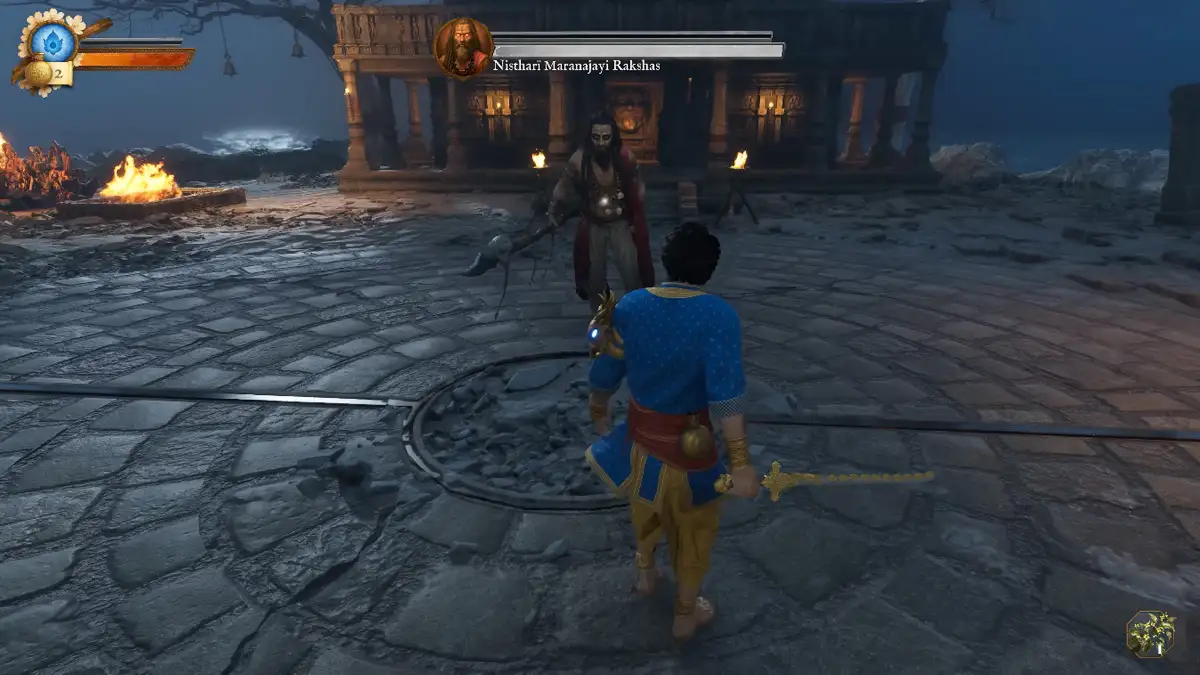Select the golden healing gourd flask icon
The width and height of the screenshot is (1200, 675).
coord(38,72)
